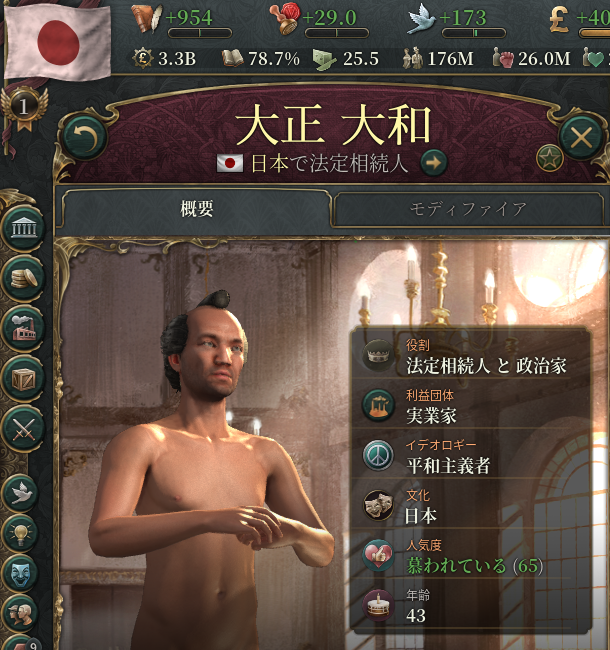Close the character panel with the X button
Image resolution: width=610 pixels, height=650 pixels.
(x=581, y=137)
